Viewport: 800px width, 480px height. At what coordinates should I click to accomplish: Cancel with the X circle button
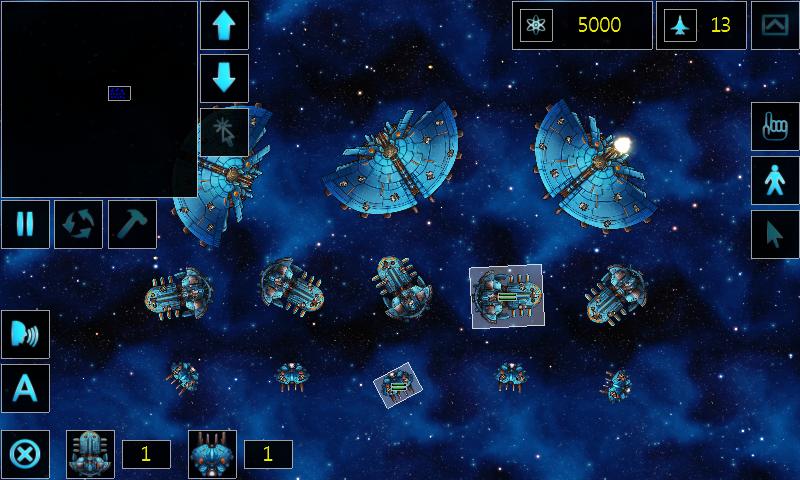pyautogui.click(x=24, y=455)
